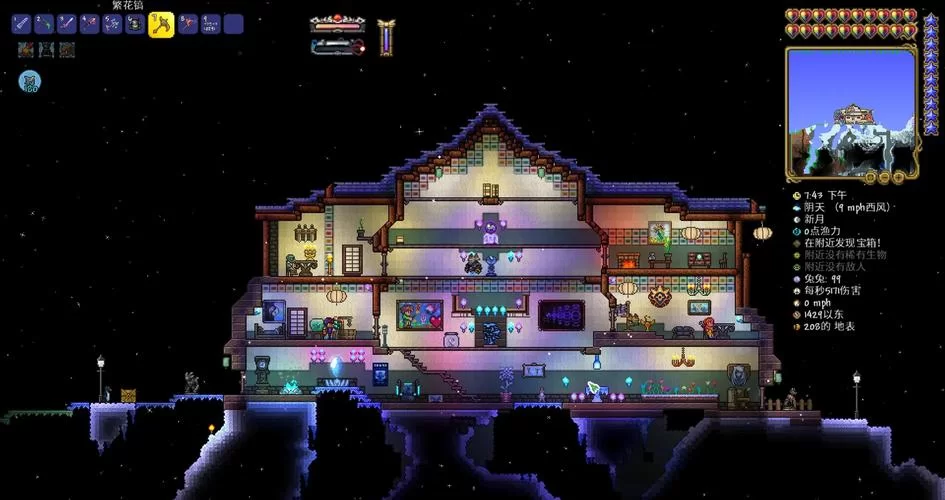Click the leftmost minimap zoom button
The image size is (945, 500).
[870, 177]
